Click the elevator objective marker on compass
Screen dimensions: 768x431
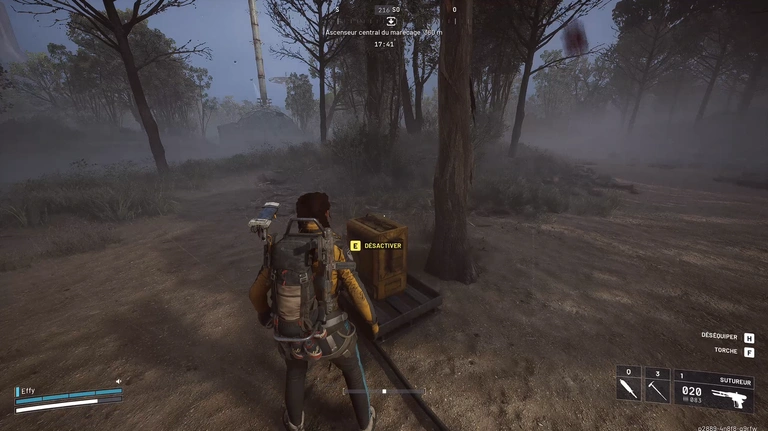391,21
